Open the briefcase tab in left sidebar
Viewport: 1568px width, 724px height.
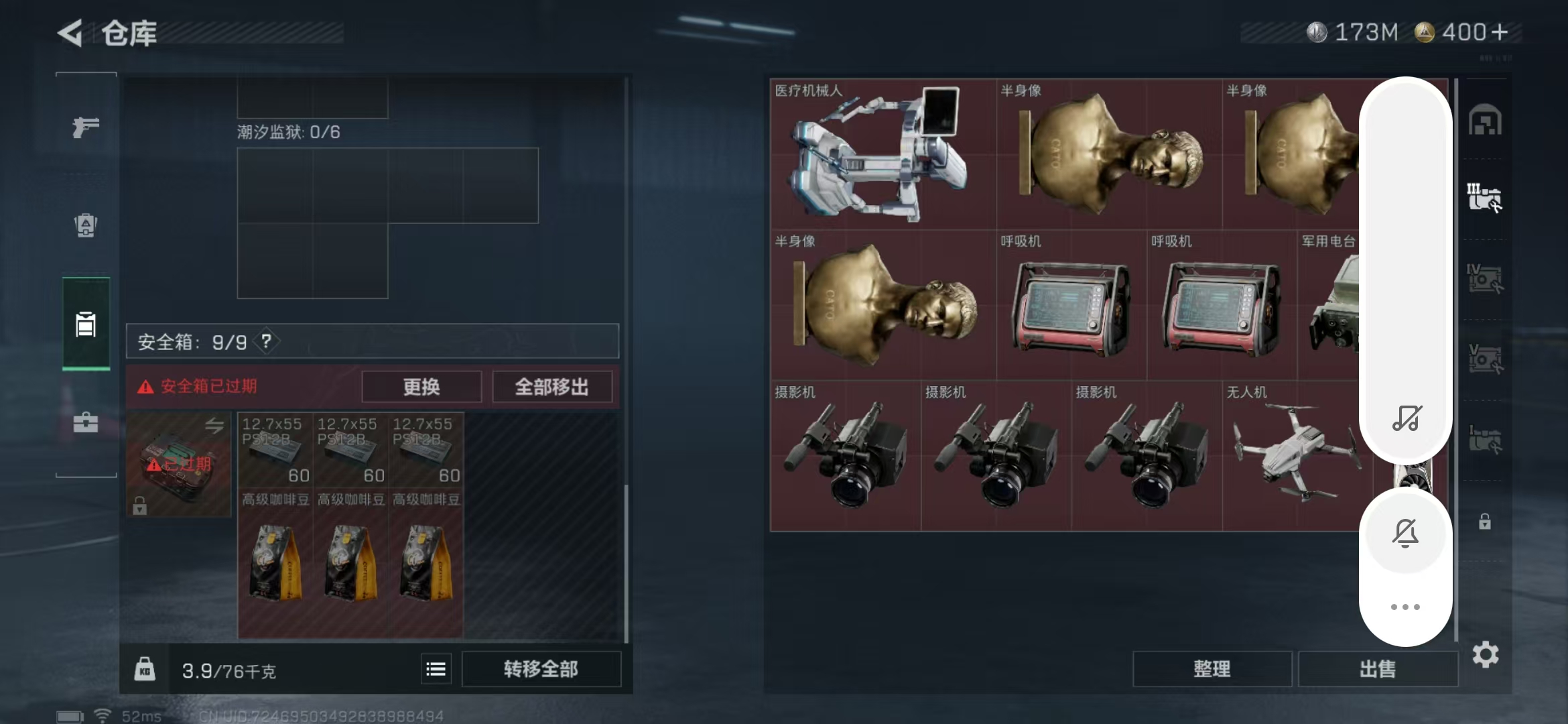[x=85, y=422]
